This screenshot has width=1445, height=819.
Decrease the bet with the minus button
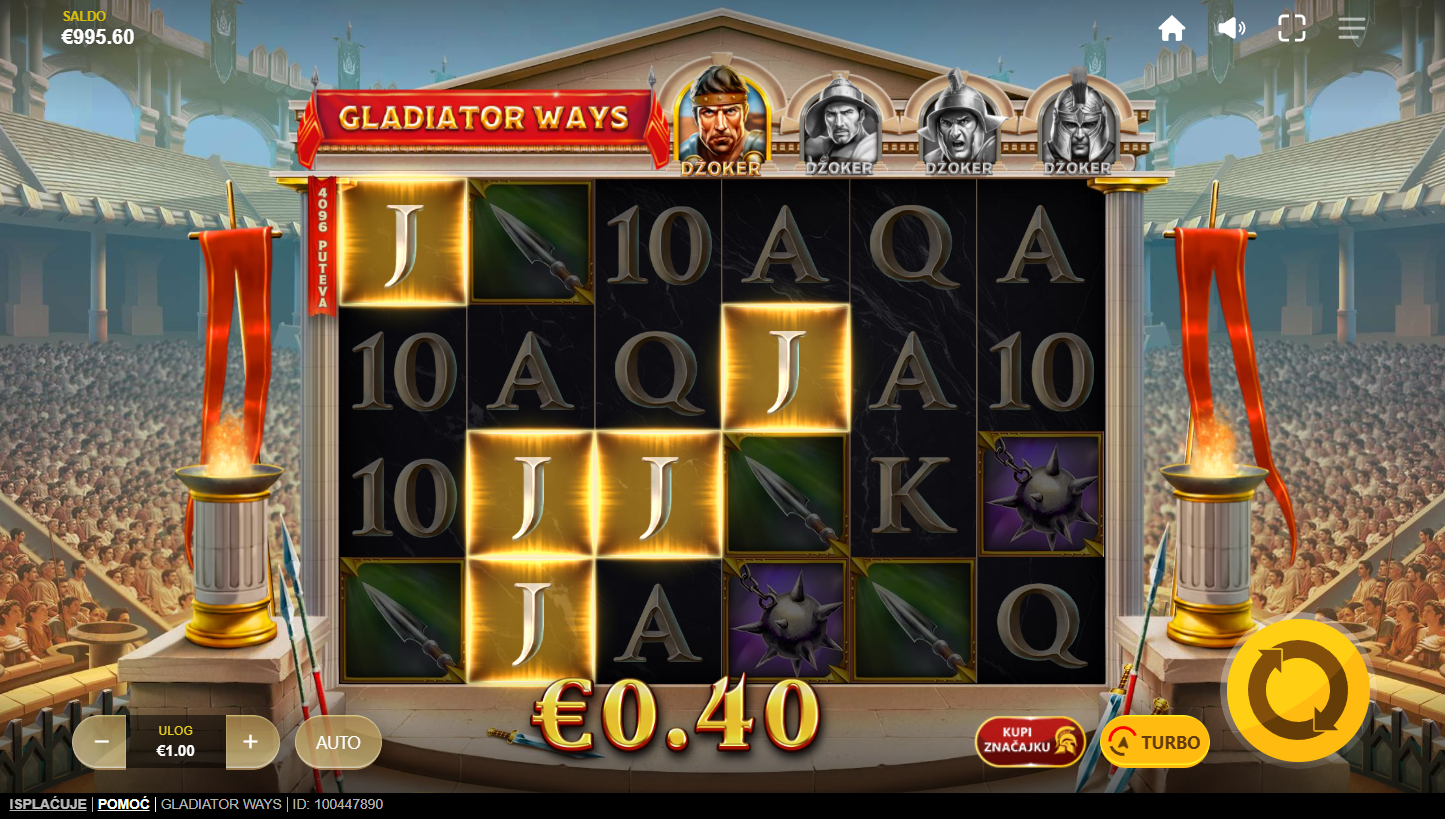click(x=101, y=742)
